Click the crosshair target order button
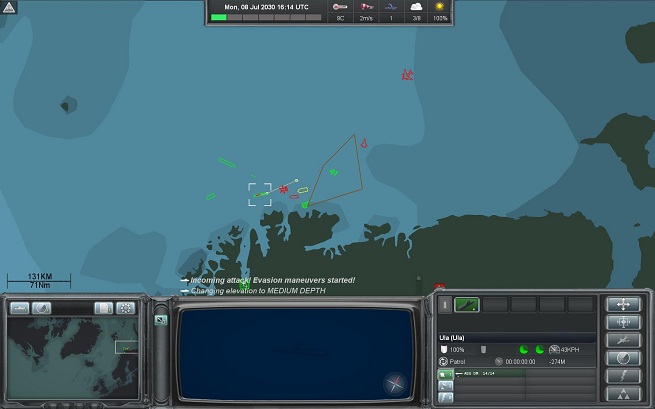 623,322
